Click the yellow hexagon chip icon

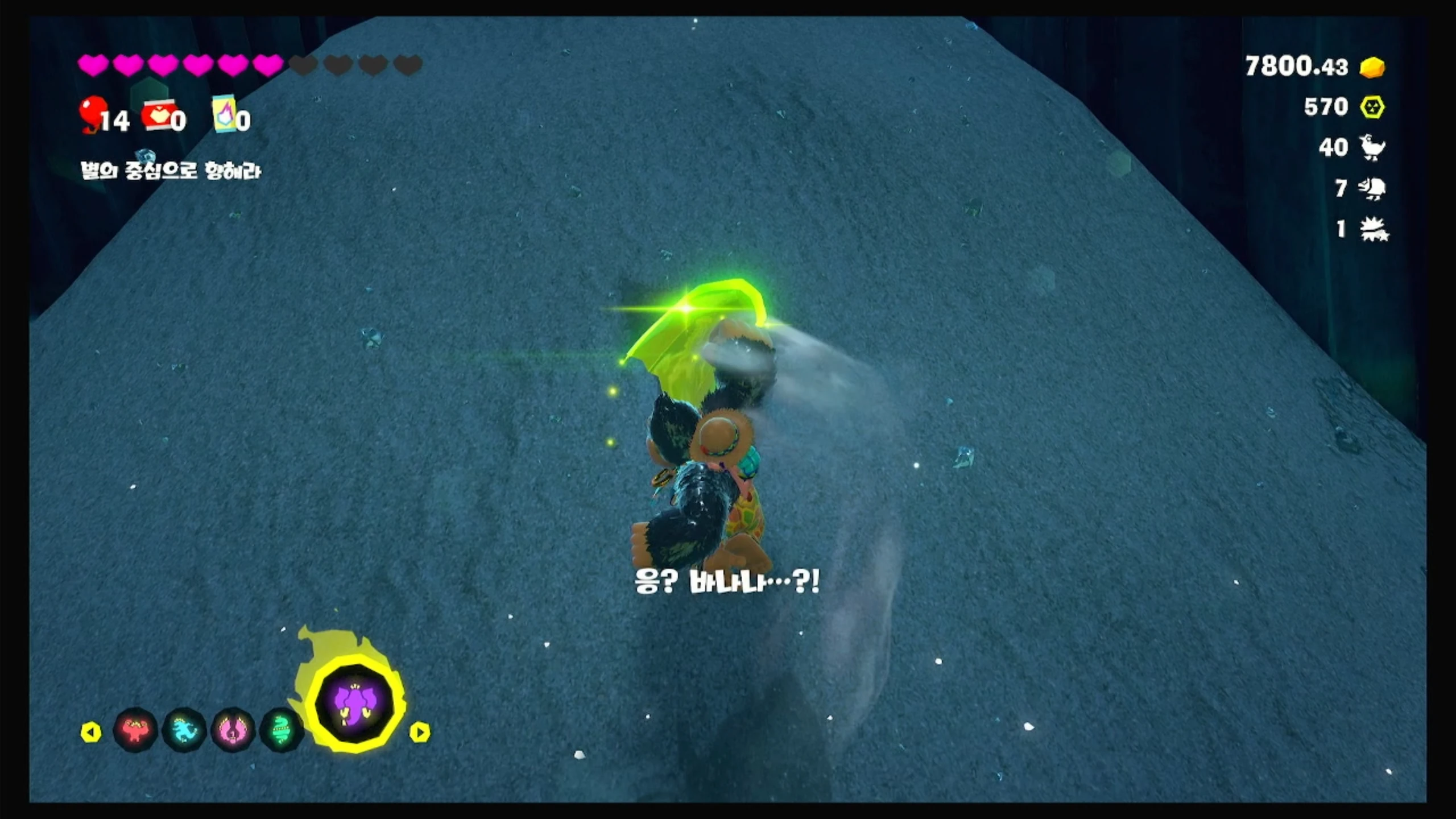[x=1372, y=107]
